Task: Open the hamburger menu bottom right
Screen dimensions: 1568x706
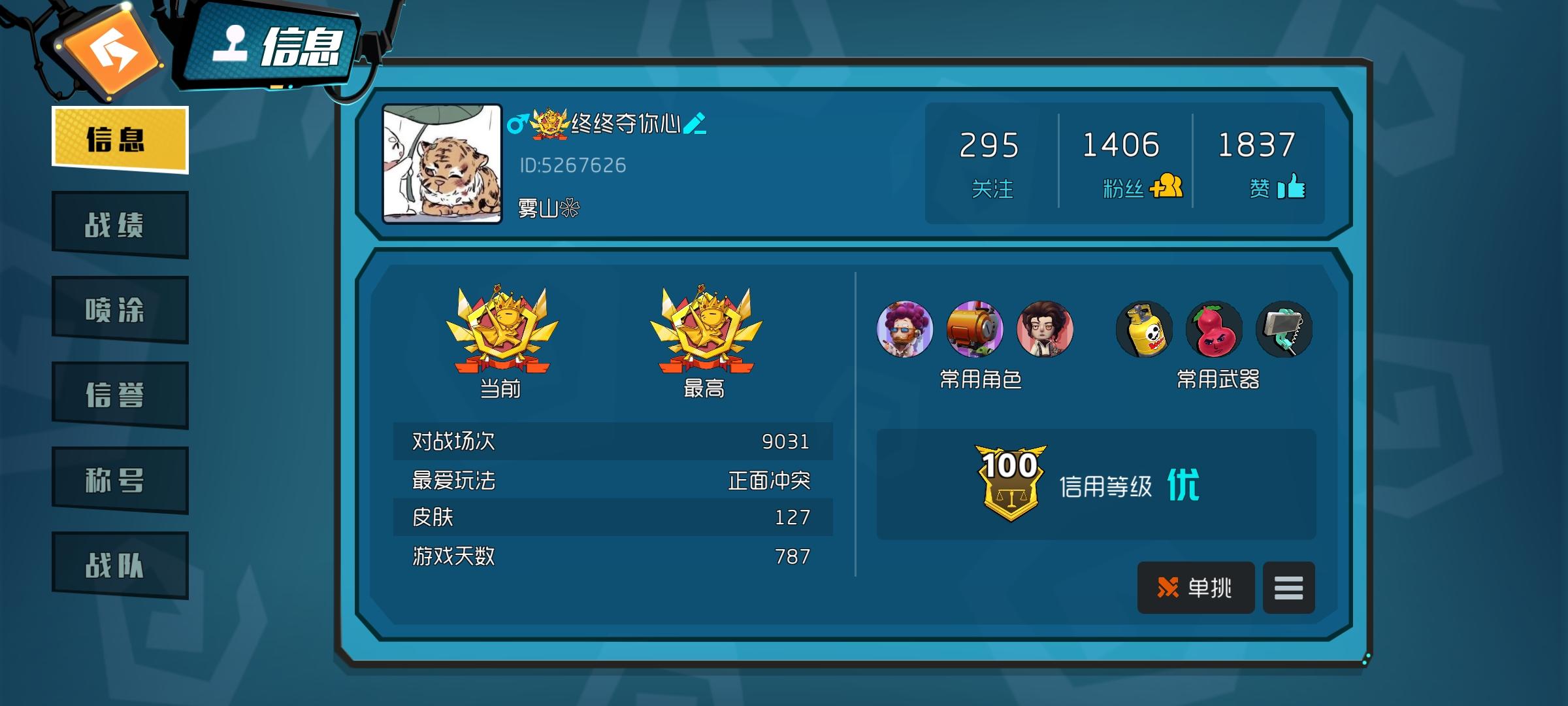Action: (x=1288, y=588)
